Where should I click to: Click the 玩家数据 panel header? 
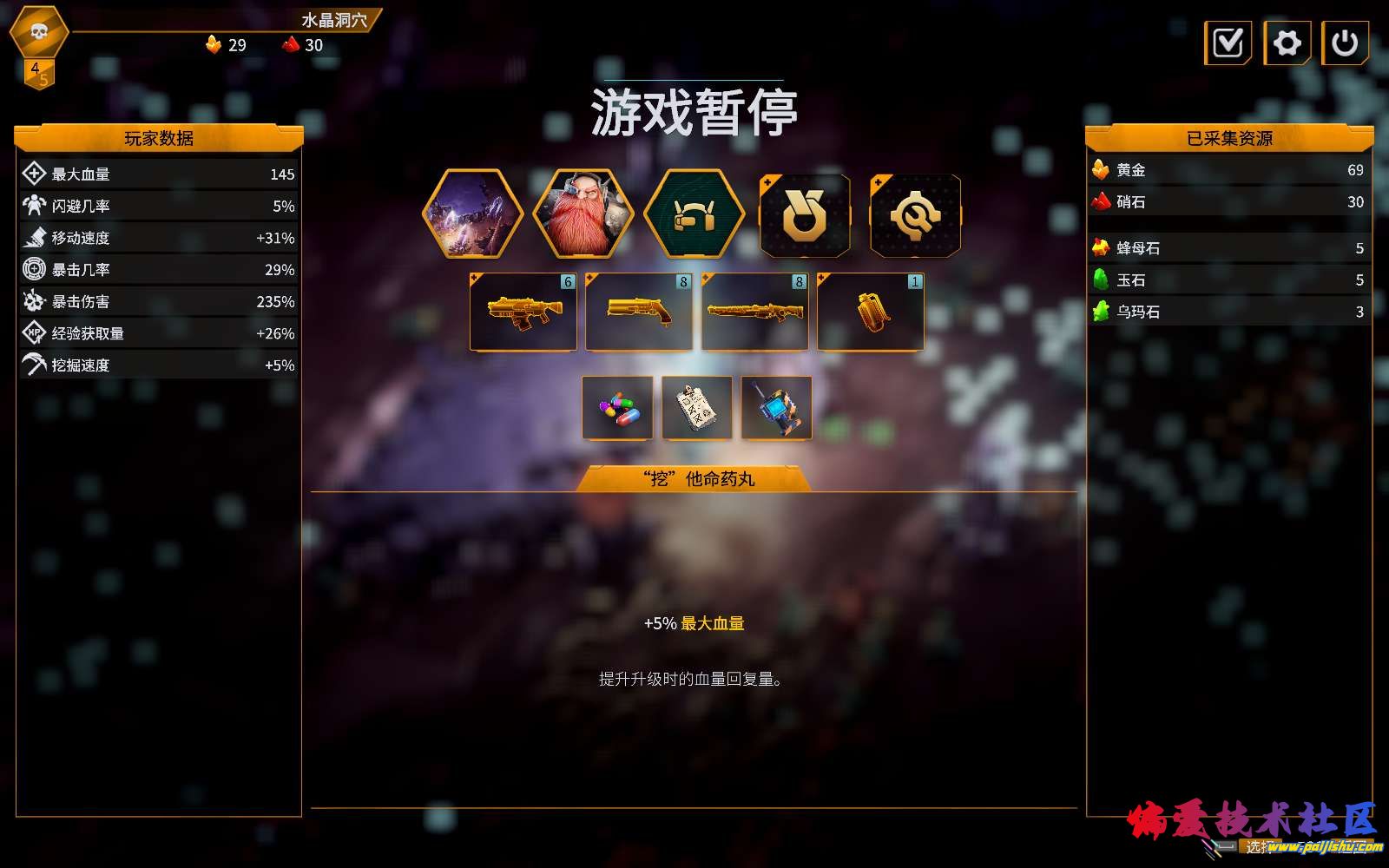click(159, 138)
